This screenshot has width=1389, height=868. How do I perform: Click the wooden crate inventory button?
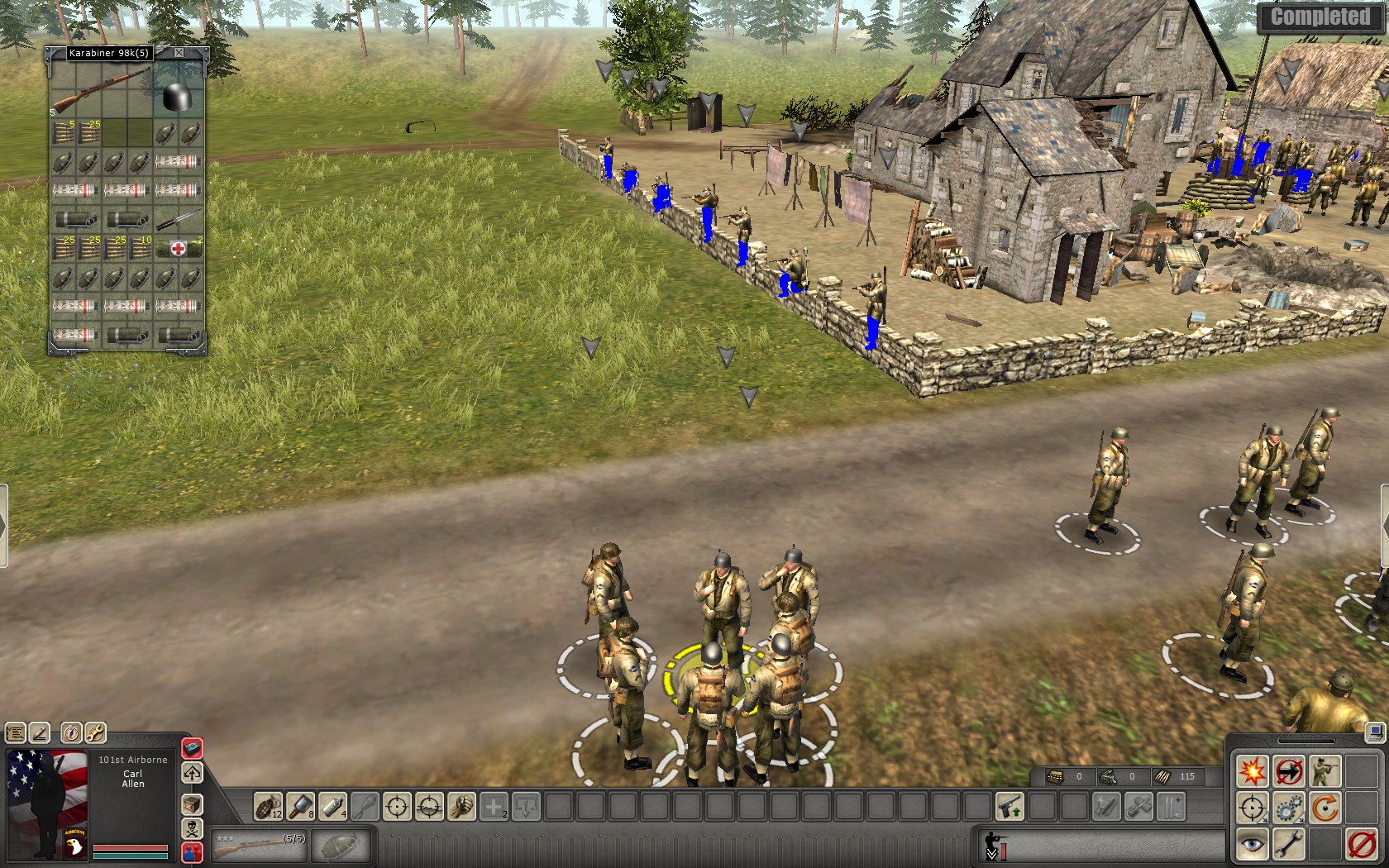tap(192, 804)
